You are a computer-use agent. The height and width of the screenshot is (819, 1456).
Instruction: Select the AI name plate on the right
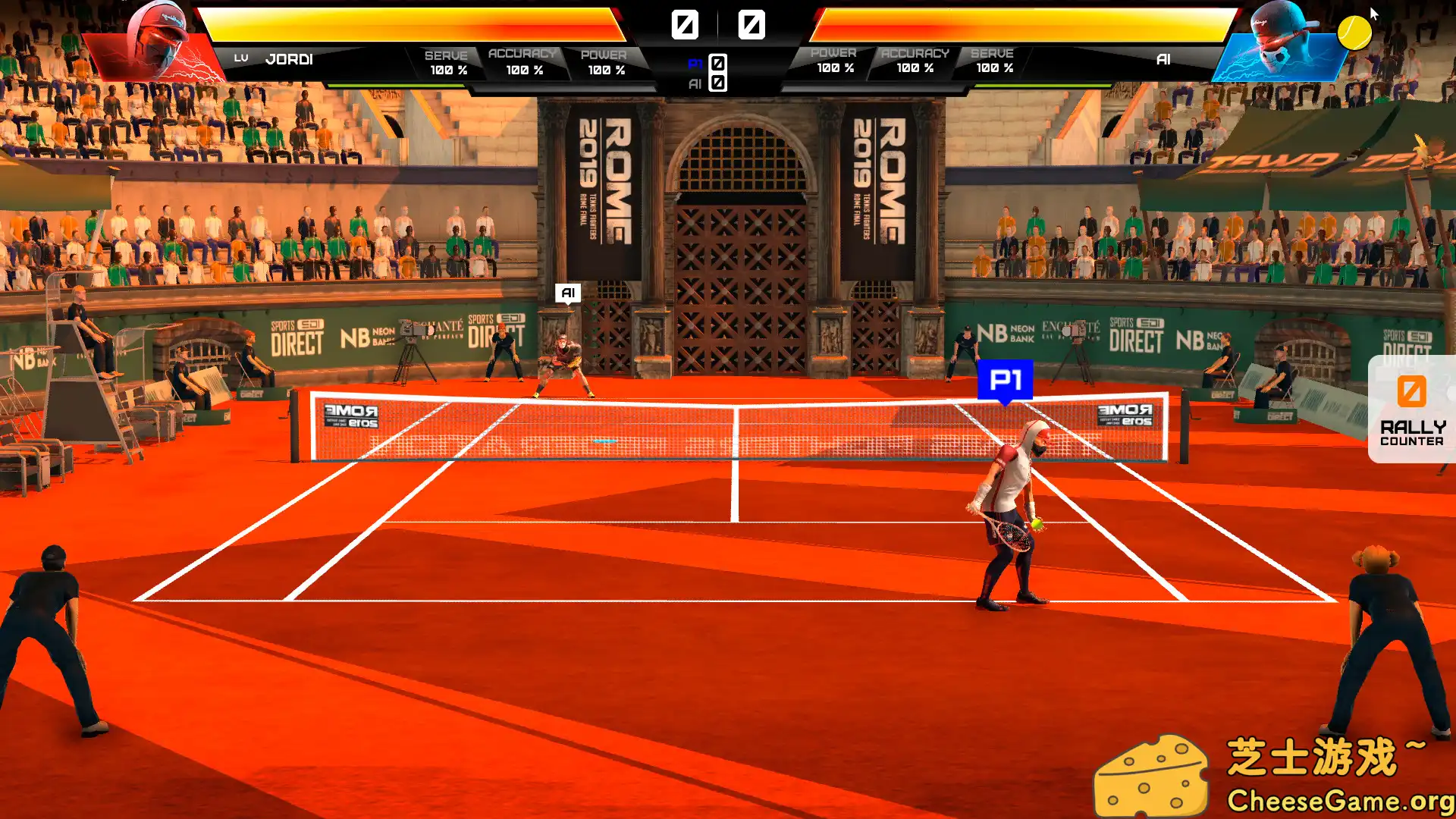tap(1163, 58)
